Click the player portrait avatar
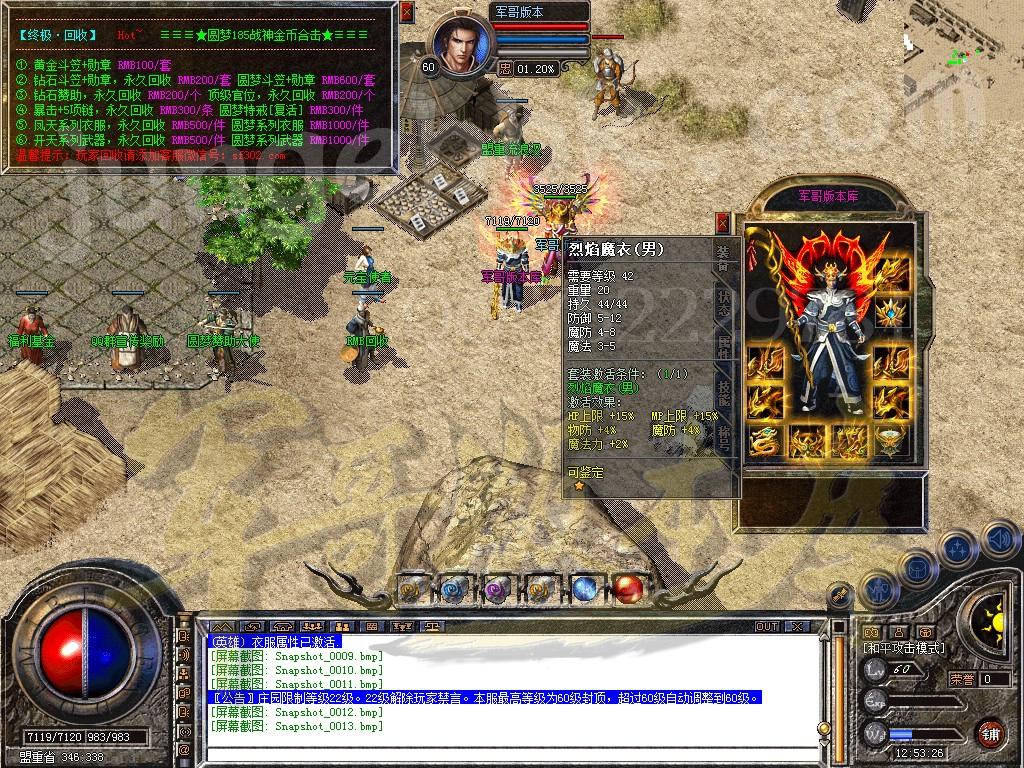 pos(463,41)
